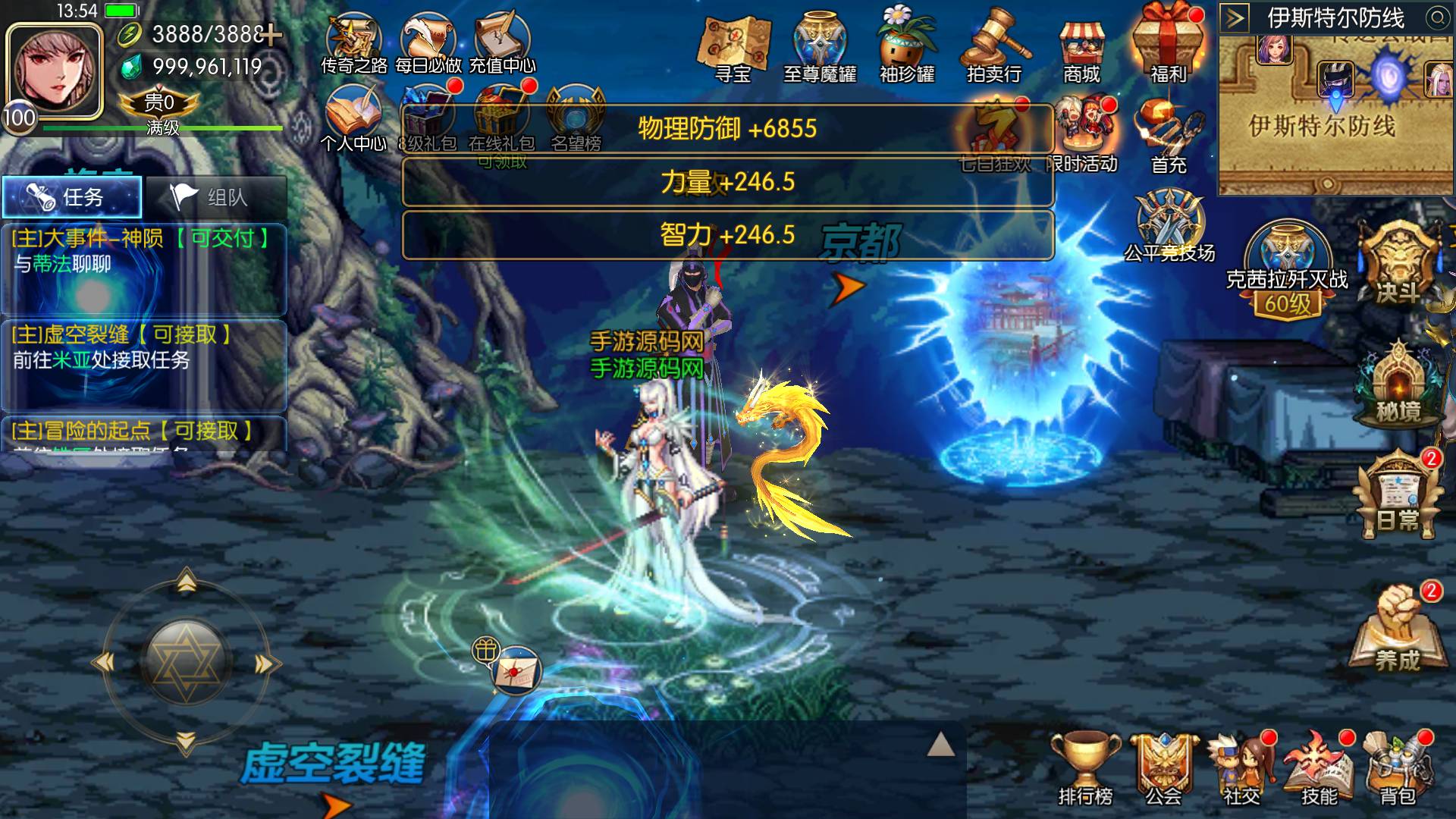The height and width of the screenshot is (819, 1456).
Task: Open 个人中心 personal center book
Action: 353,118
